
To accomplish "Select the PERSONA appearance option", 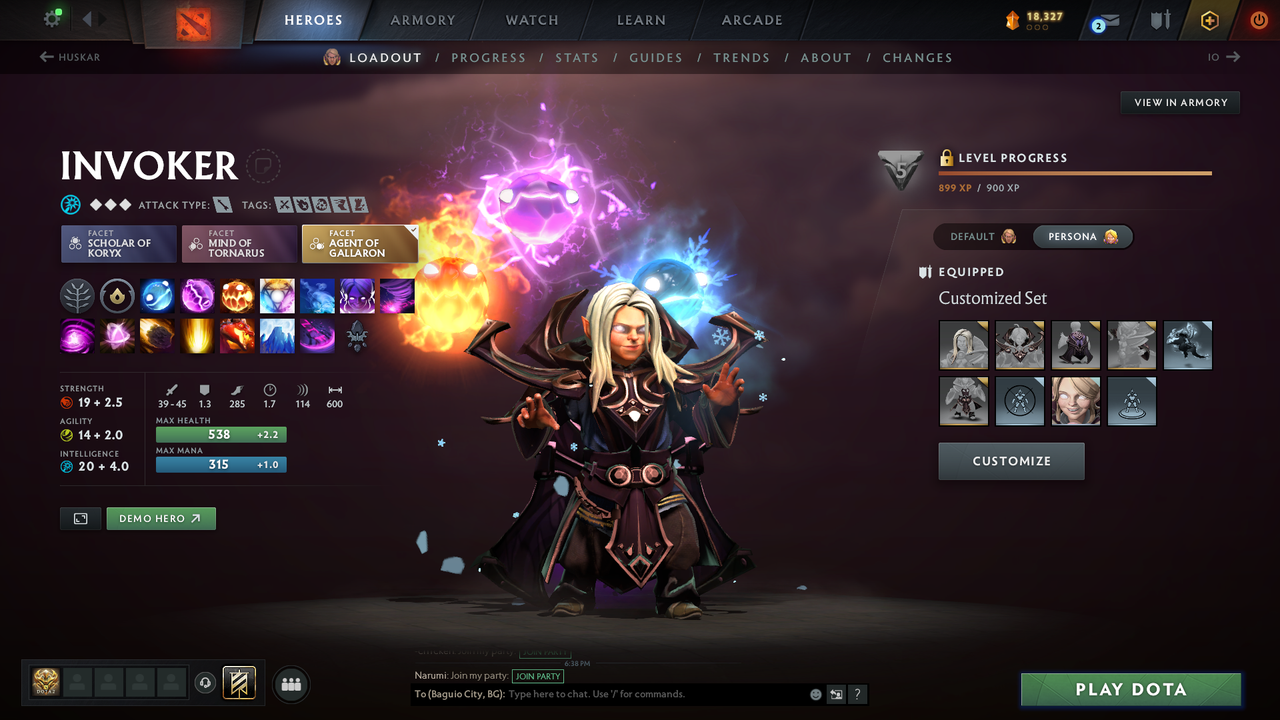I will tap(1083, 236).
